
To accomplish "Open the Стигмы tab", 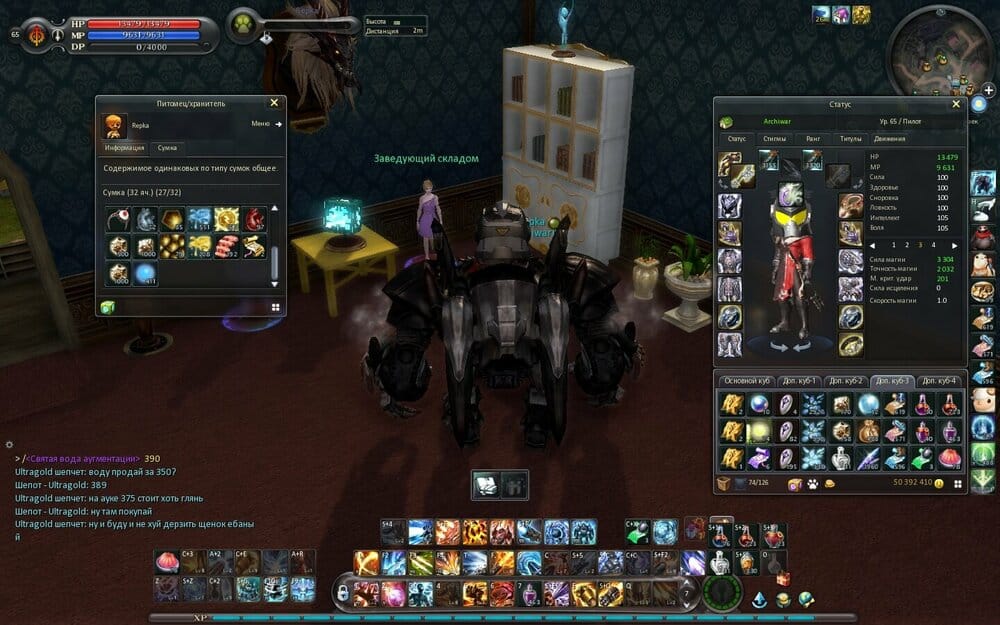I will pos(774,139).
